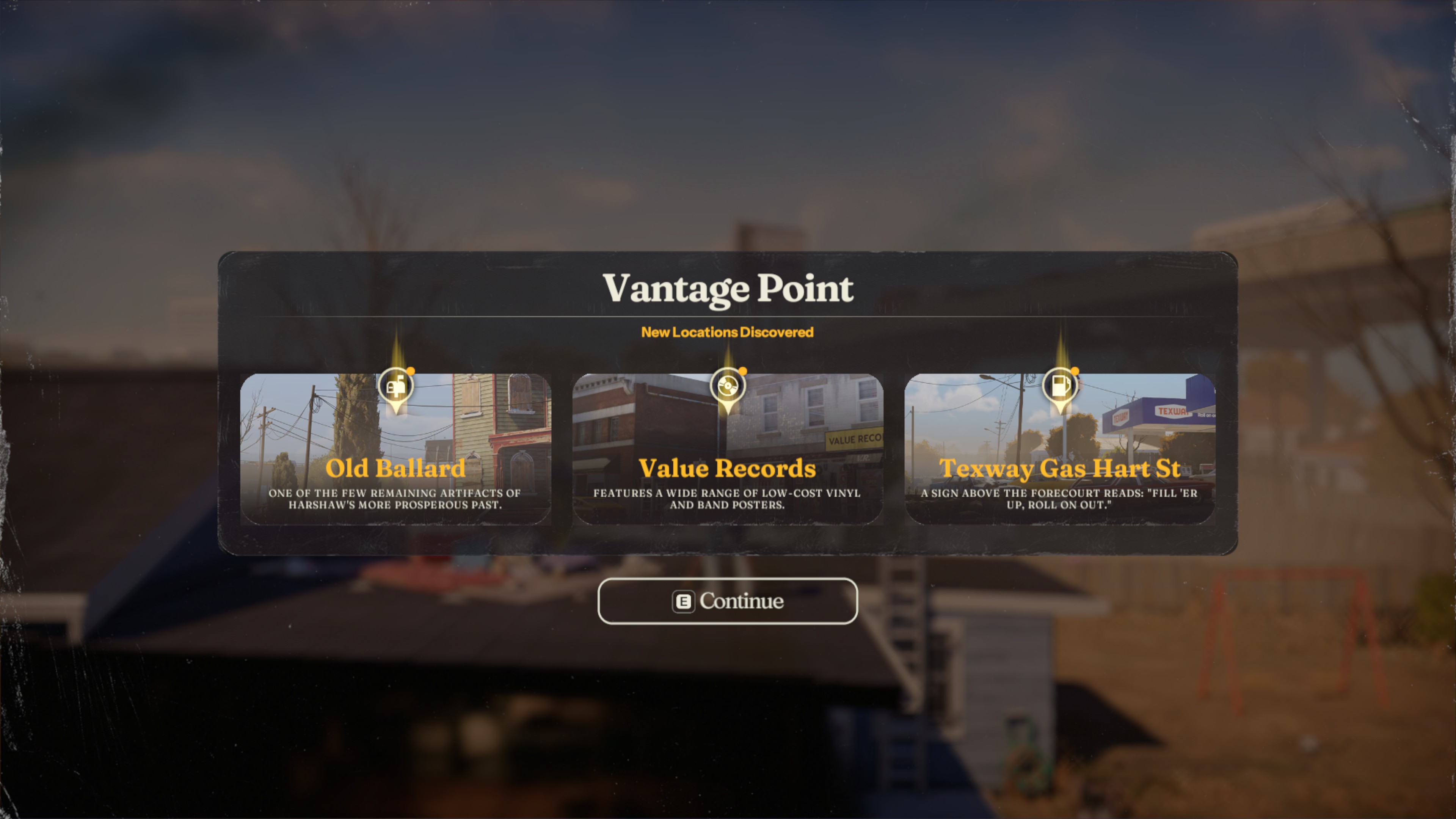
Task: Select the Old Ballard location card
Action: pos(395,449)
